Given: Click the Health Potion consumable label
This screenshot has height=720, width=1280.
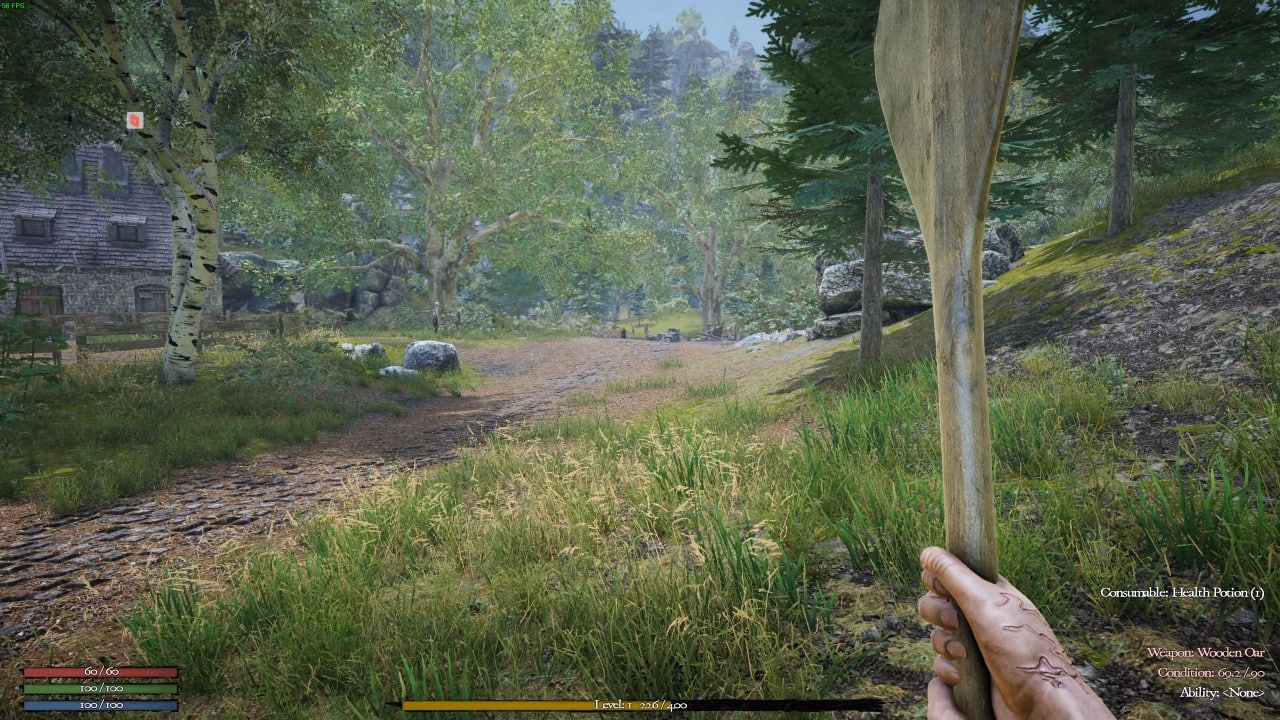Looking at the screenshot, I should coord(1180,591).
